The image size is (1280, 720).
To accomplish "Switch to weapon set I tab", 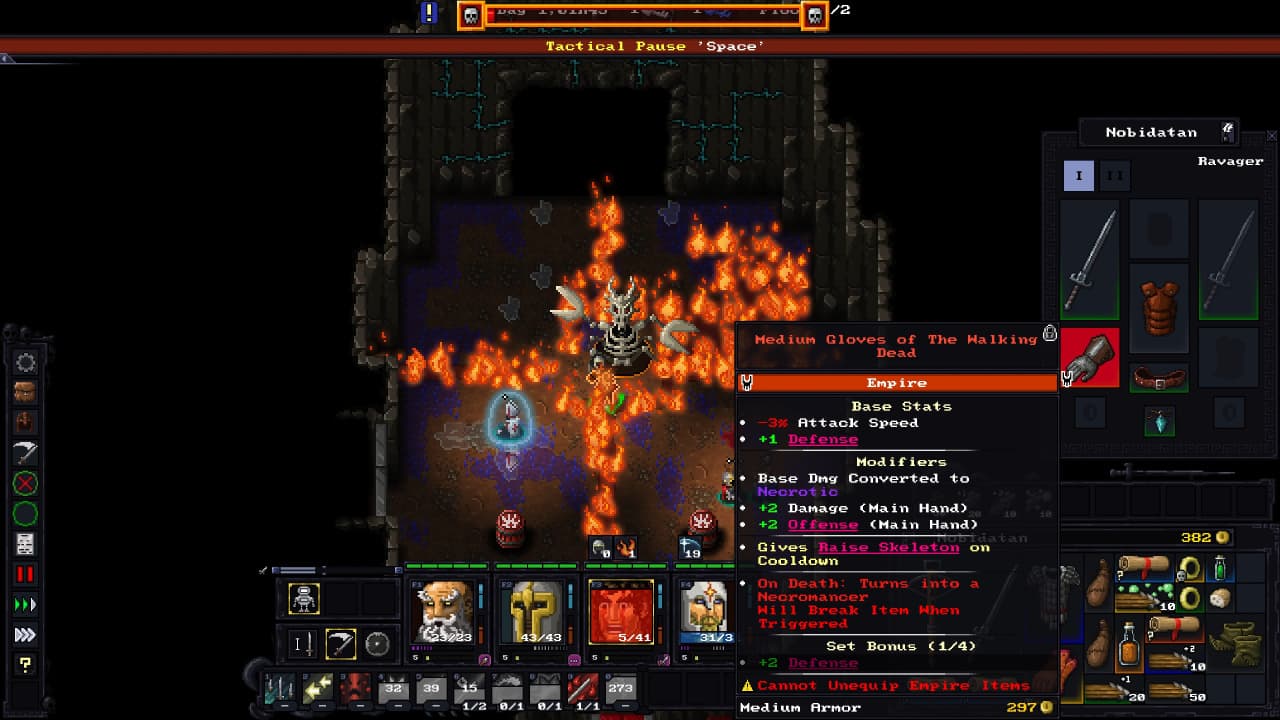I will click(1078, 175).
